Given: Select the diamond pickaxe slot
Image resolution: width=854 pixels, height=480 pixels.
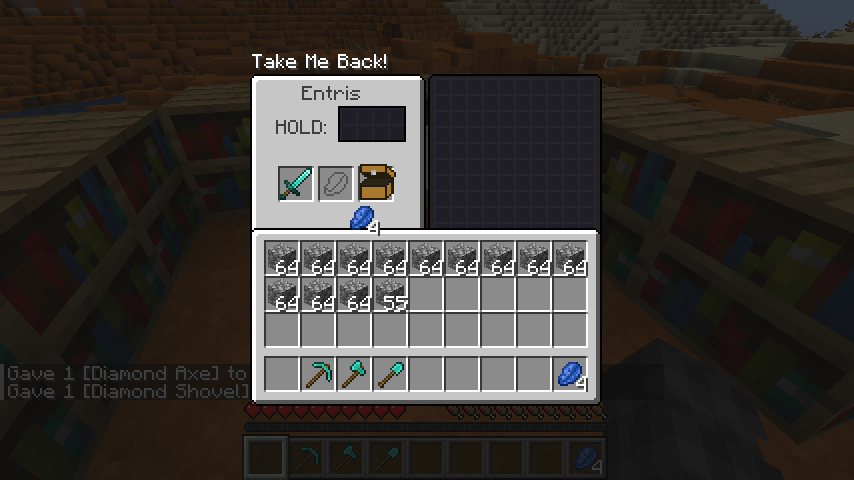Looking at the screenshot, I should click(318, 374).
